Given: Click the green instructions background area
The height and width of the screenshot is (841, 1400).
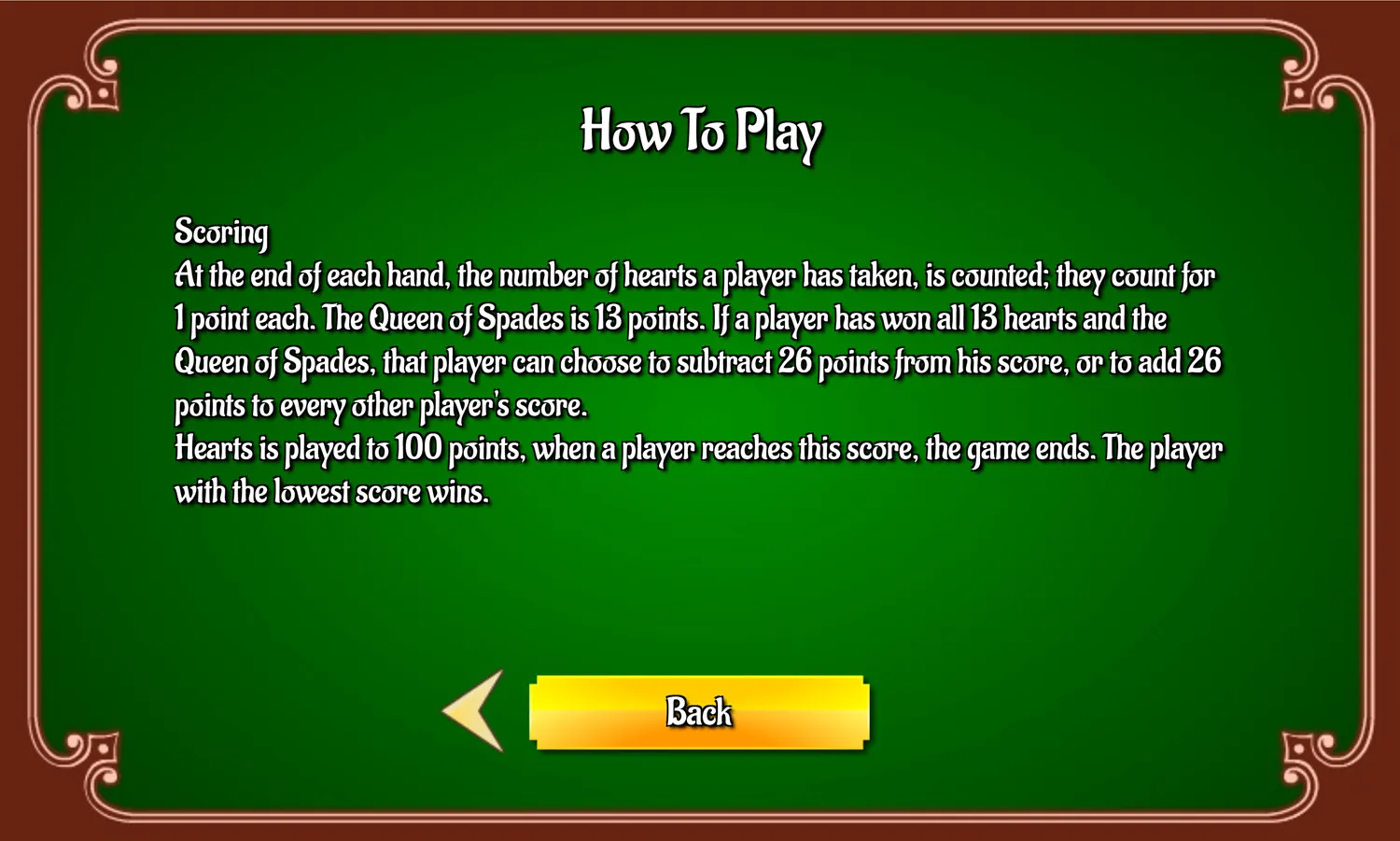Looking at the screenshot, I should (700, 588).
